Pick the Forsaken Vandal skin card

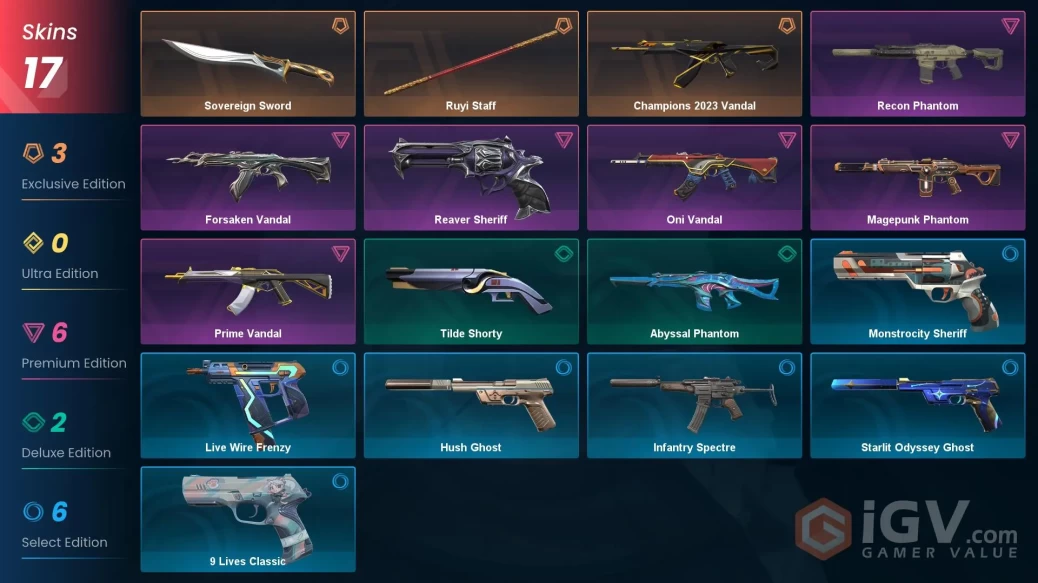pyautogui.click(x=248, y=178)
